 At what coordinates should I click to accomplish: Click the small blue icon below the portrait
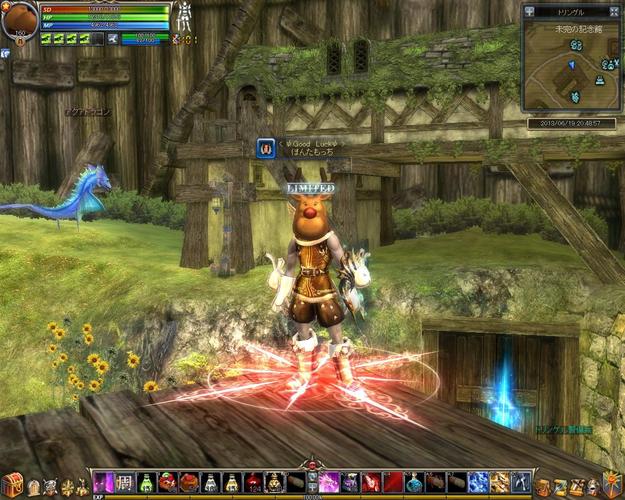click(5, 53)
